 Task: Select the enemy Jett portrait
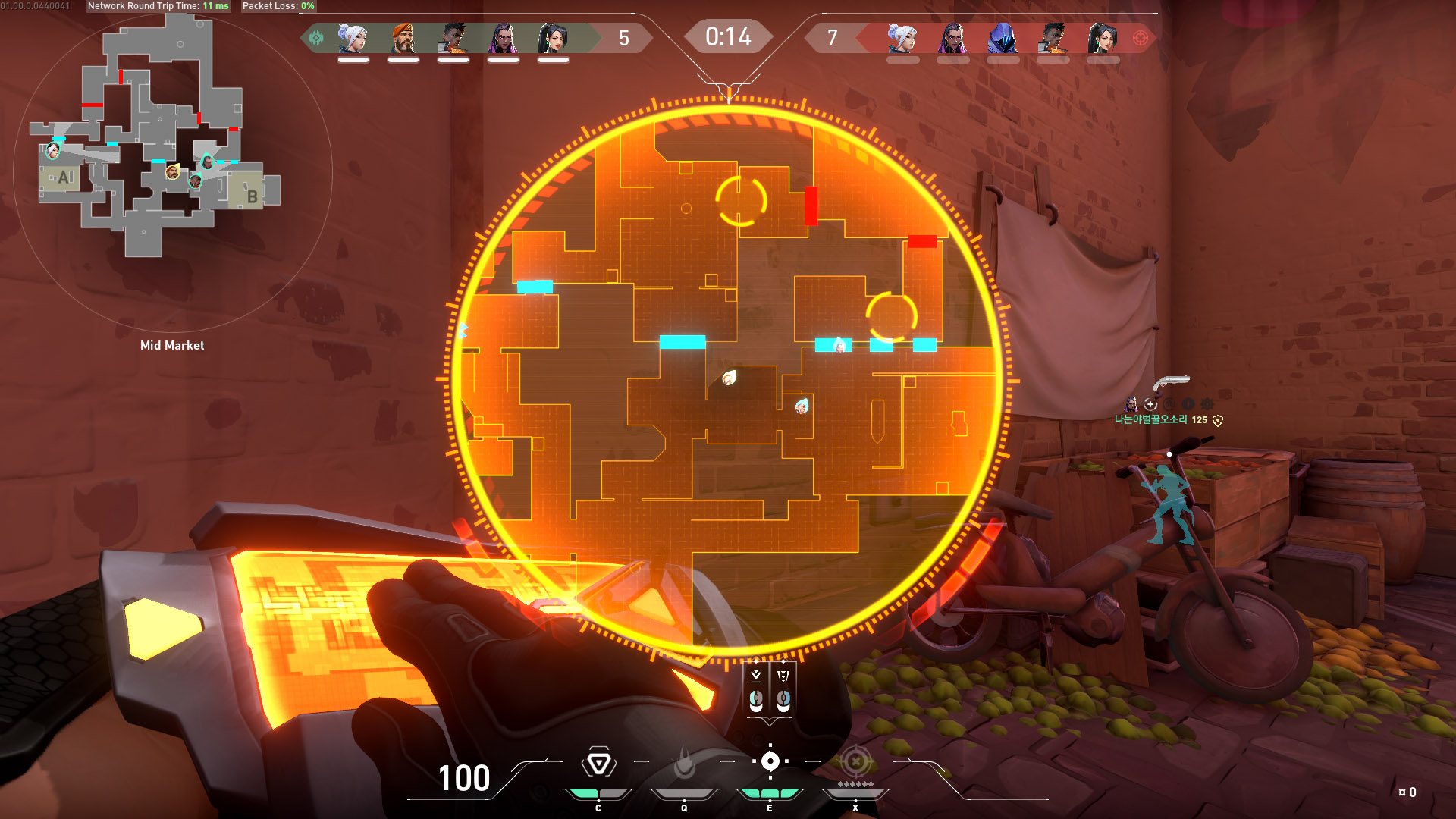click(902, 38)
